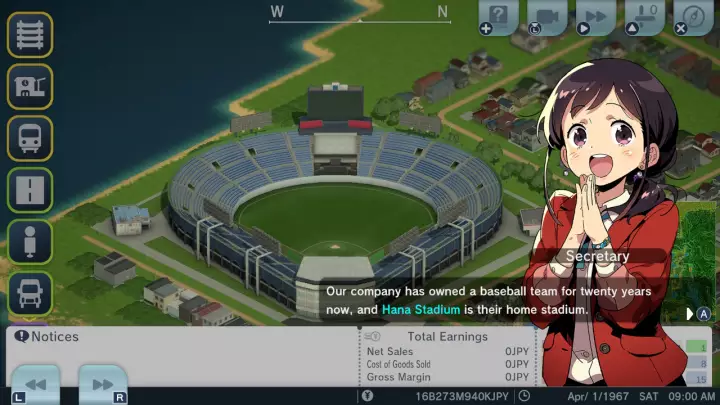Open the person info icon

point(30,242)
